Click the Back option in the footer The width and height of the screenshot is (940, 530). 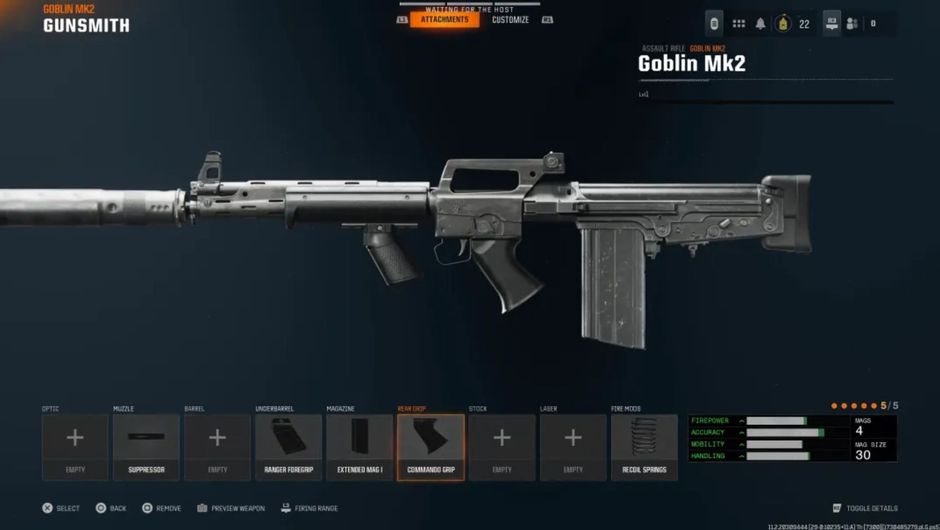[110, 508]
